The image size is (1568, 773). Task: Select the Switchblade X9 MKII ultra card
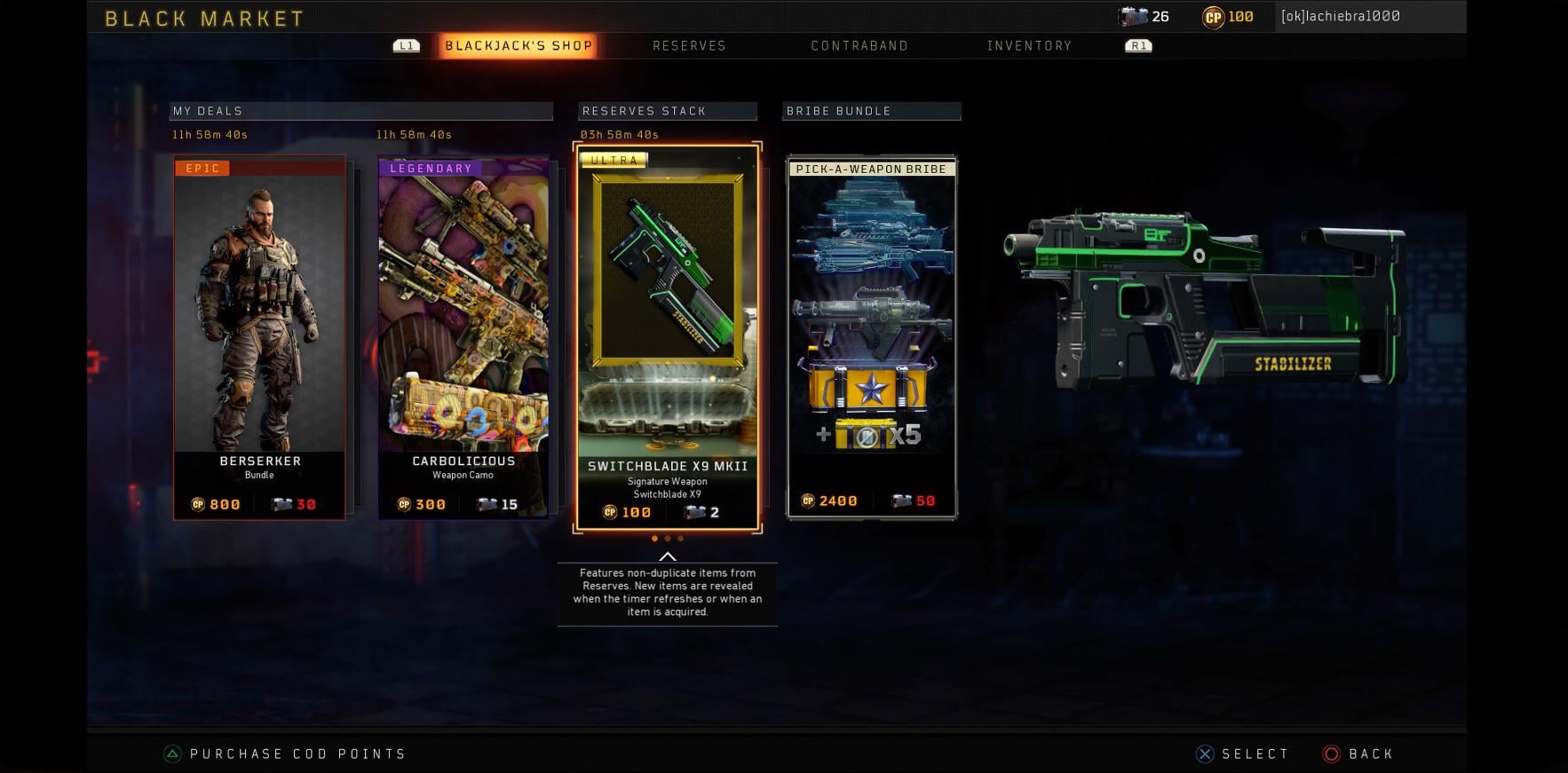pyautogui.click(x=668, y=337)
